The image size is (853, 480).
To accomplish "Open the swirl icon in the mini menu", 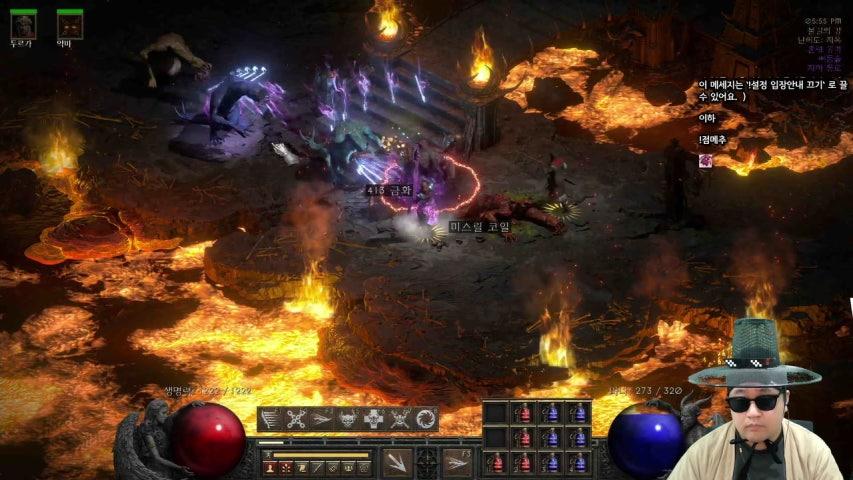I will [426, 420].
